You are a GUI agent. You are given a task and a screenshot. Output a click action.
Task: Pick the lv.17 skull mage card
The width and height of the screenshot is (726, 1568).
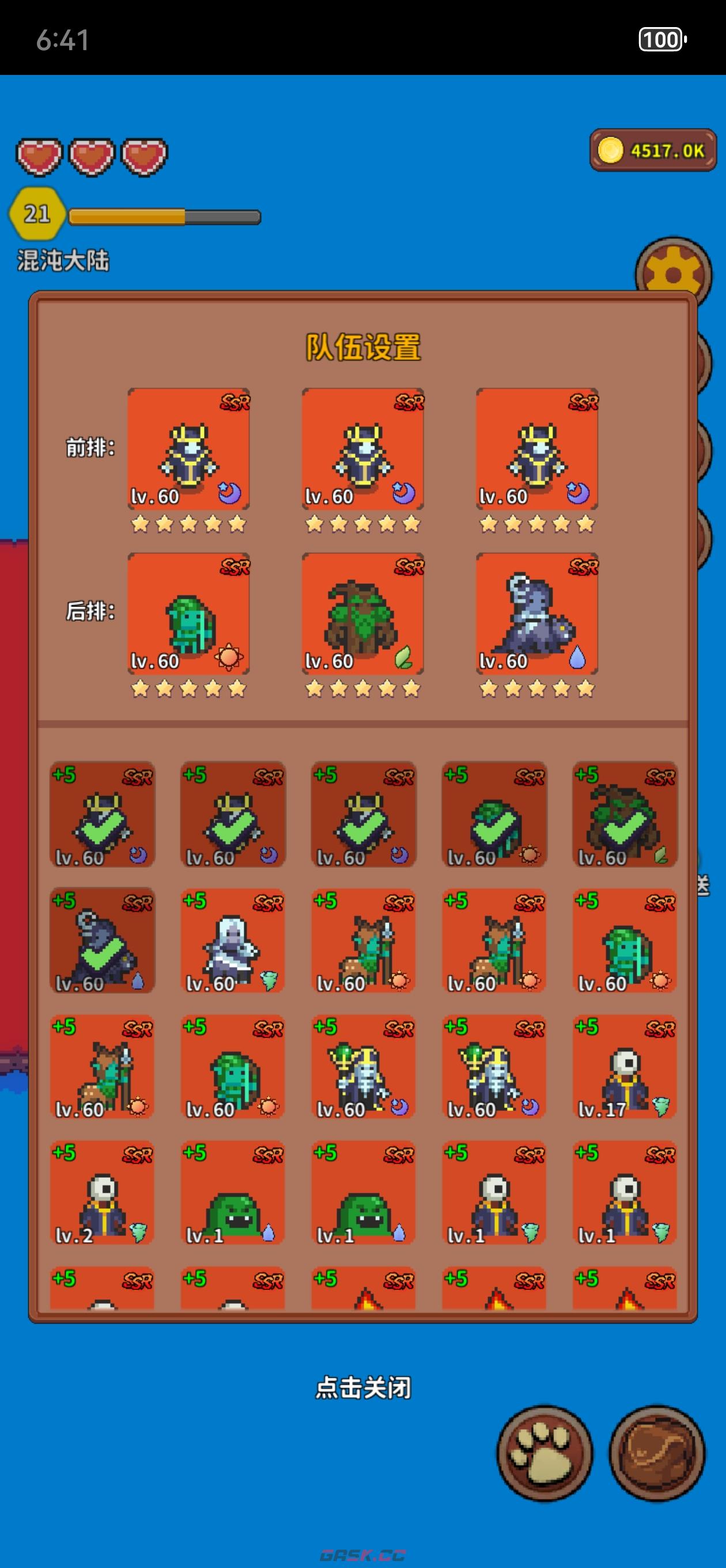click(x=625, y=1066)
